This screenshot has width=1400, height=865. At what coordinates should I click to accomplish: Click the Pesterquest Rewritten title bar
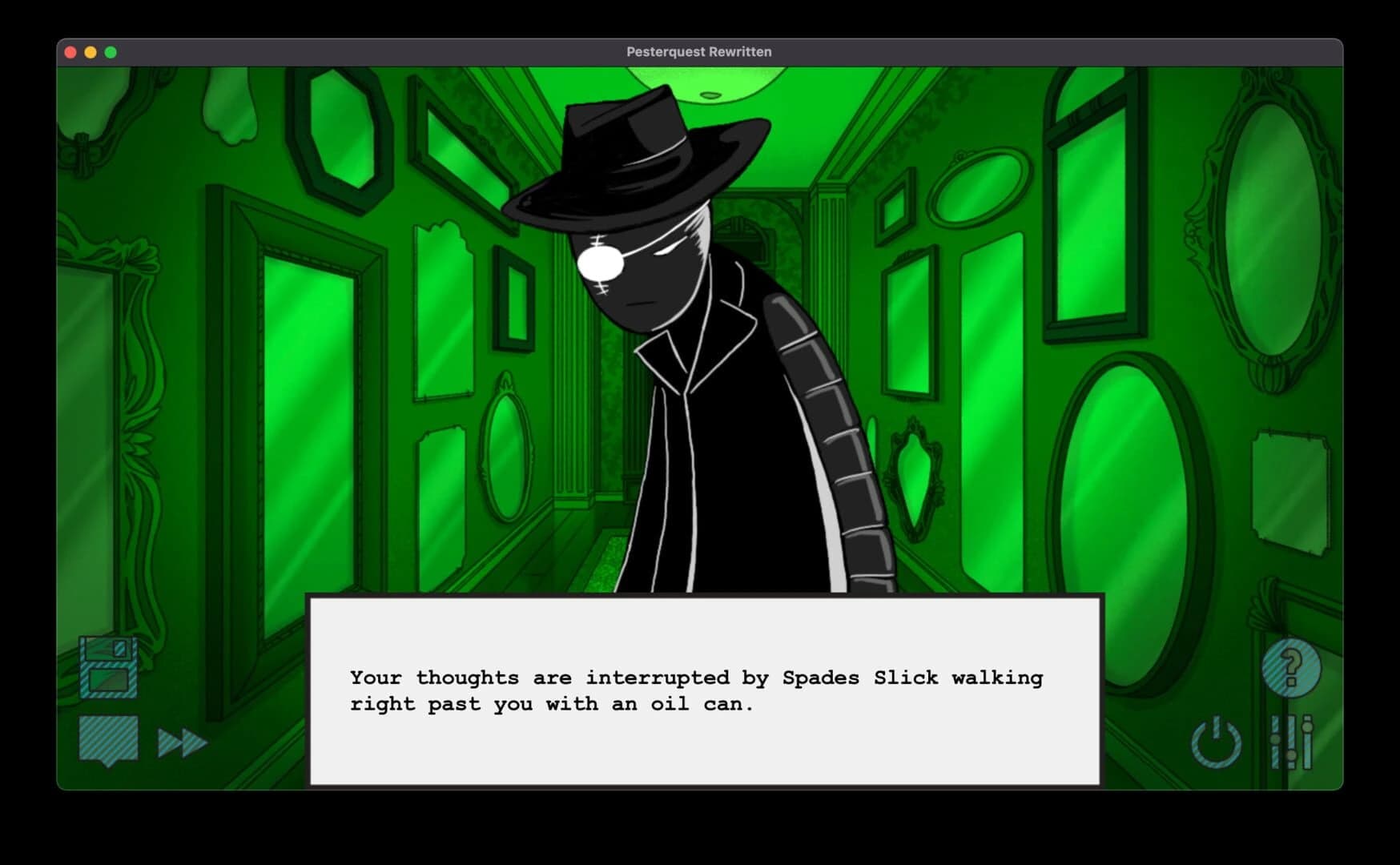point(700,51)
